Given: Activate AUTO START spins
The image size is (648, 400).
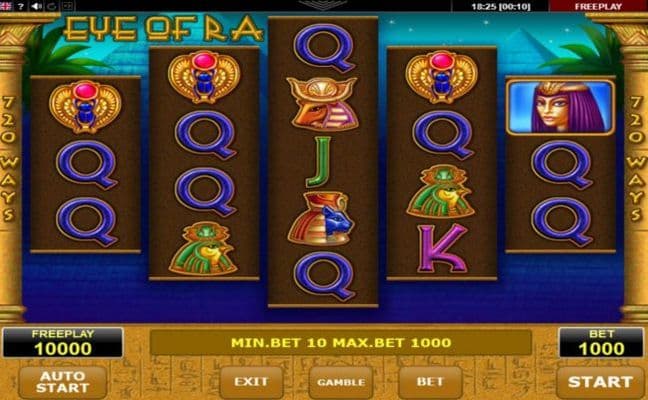Looking at the screenshot, I should click(x=62, y=381).
